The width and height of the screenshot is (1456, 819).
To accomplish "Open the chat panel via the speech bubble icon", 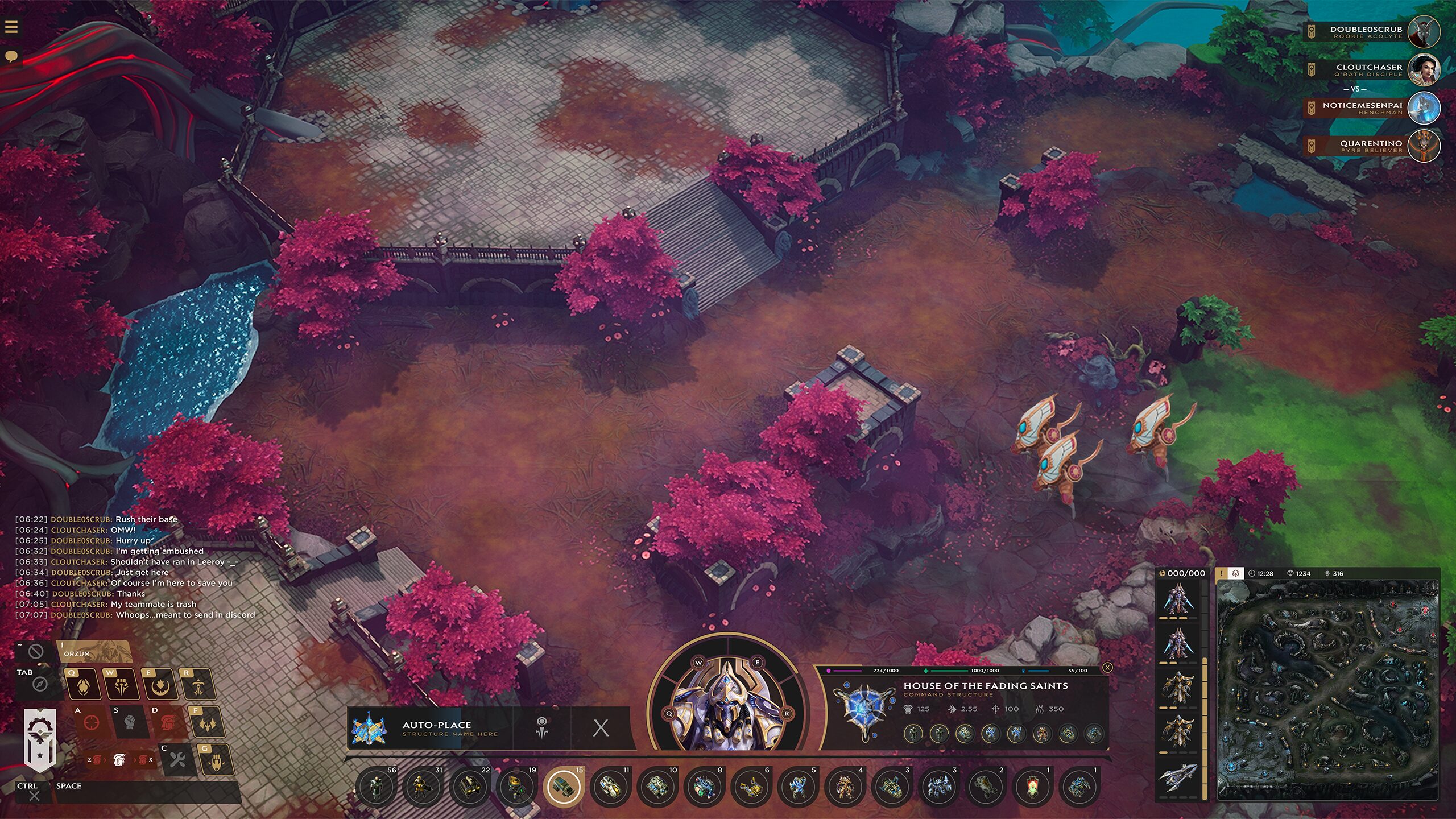I will [11, 55].
